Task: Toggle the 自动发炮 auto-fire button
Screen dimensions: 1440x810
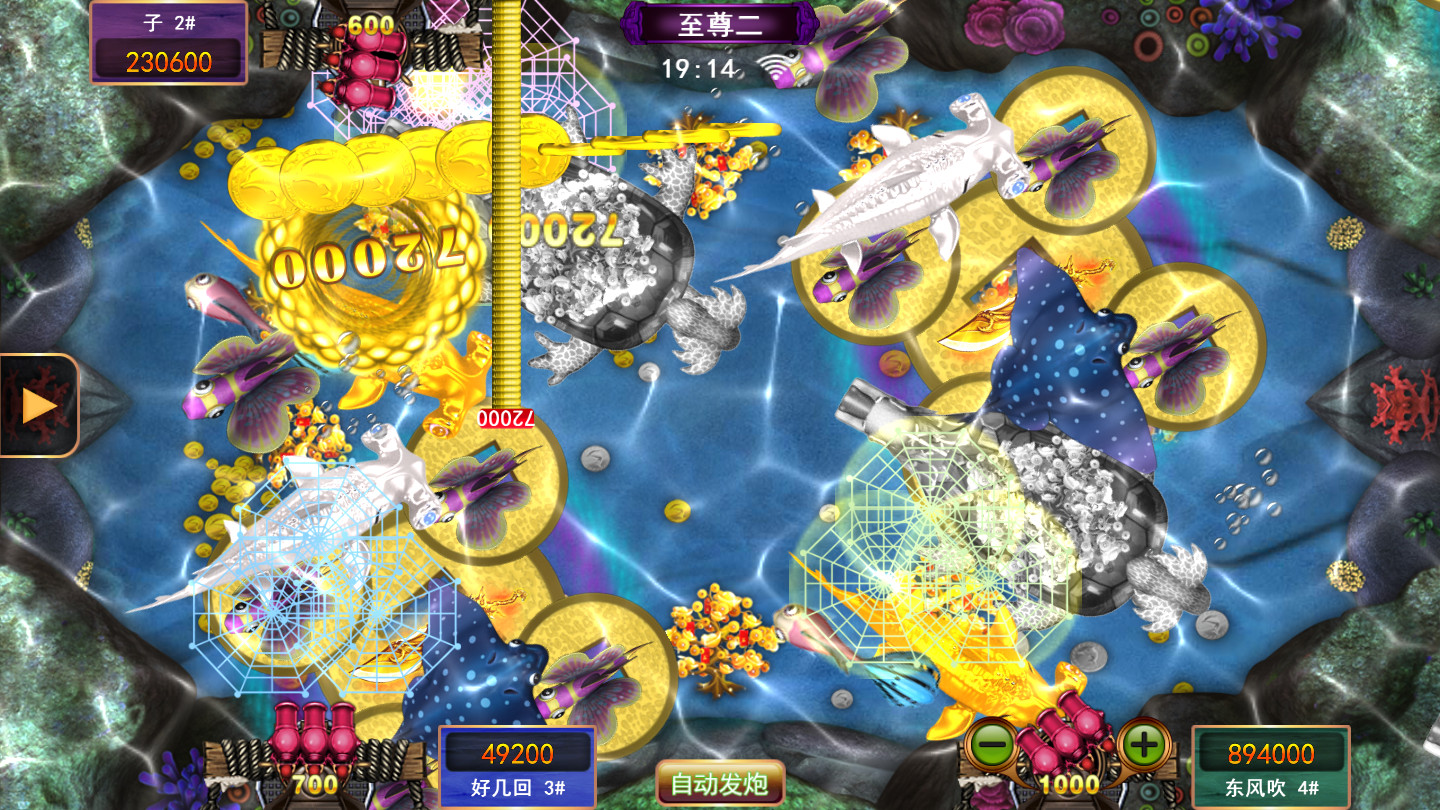Action: (x=720, y=783)
